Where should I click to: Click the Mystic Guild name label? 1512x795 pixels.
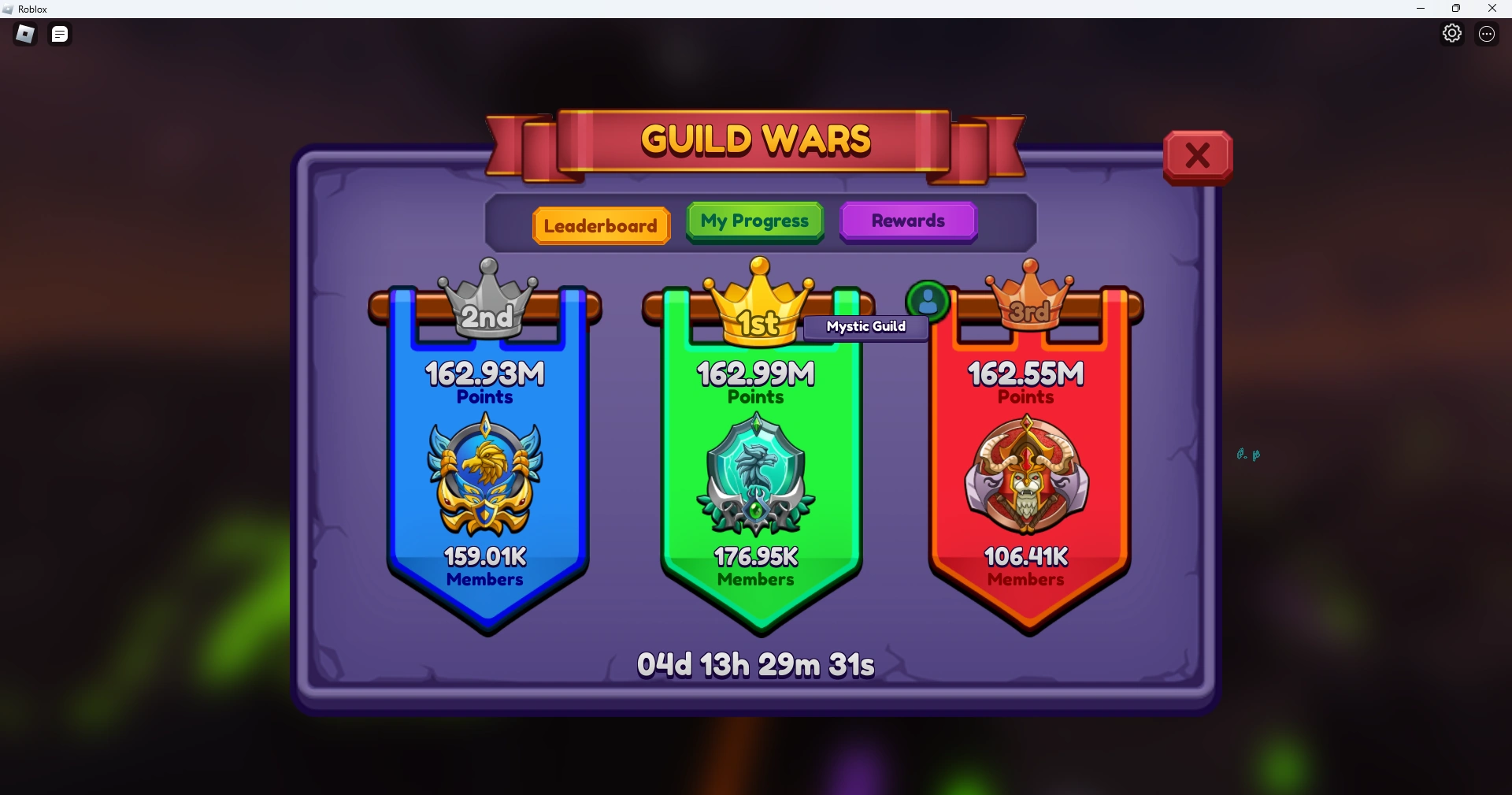[x=865, y=327]
